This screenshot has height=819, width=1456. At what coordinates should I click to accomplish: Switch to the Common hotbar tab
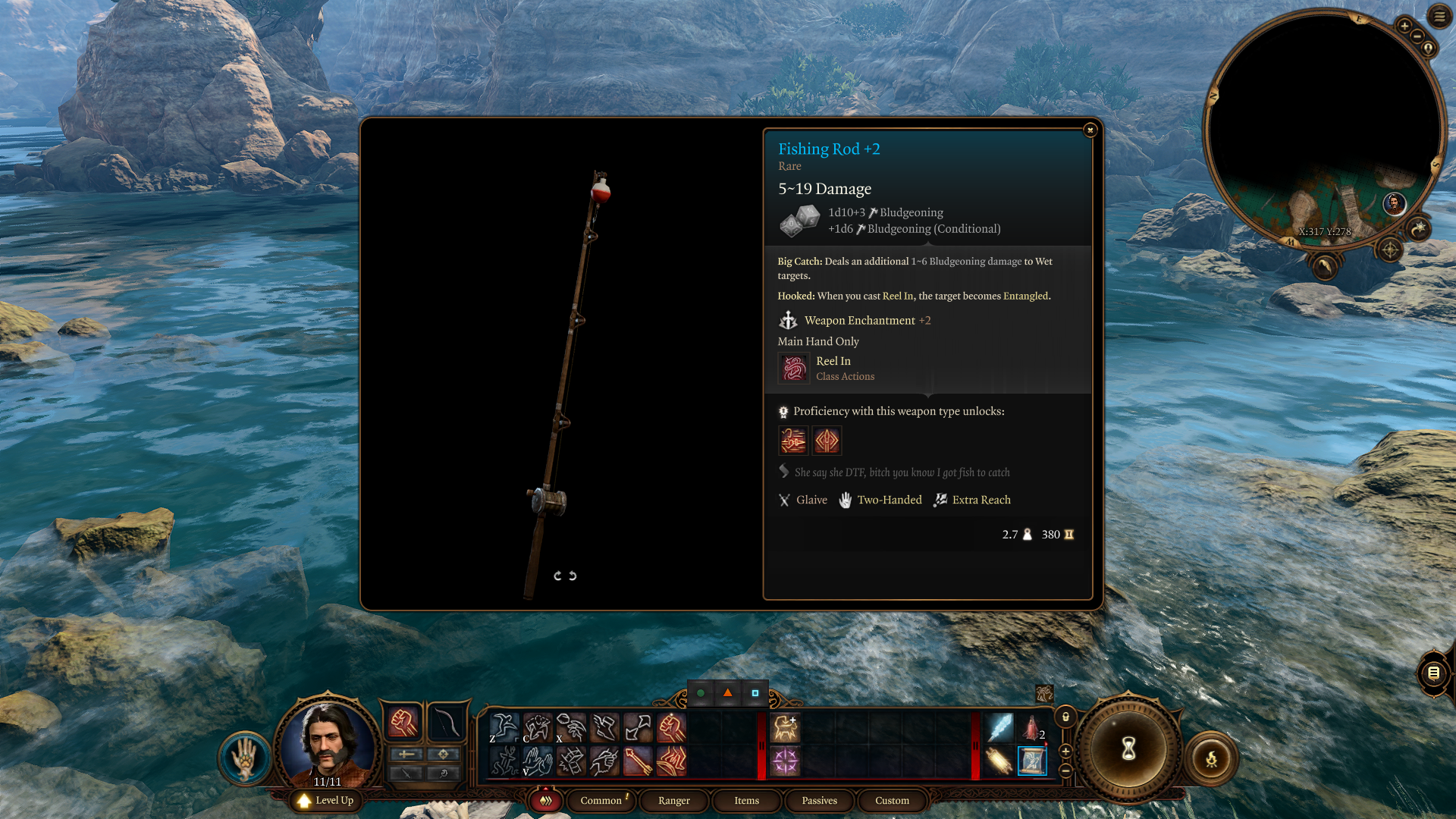click(601, 800)
